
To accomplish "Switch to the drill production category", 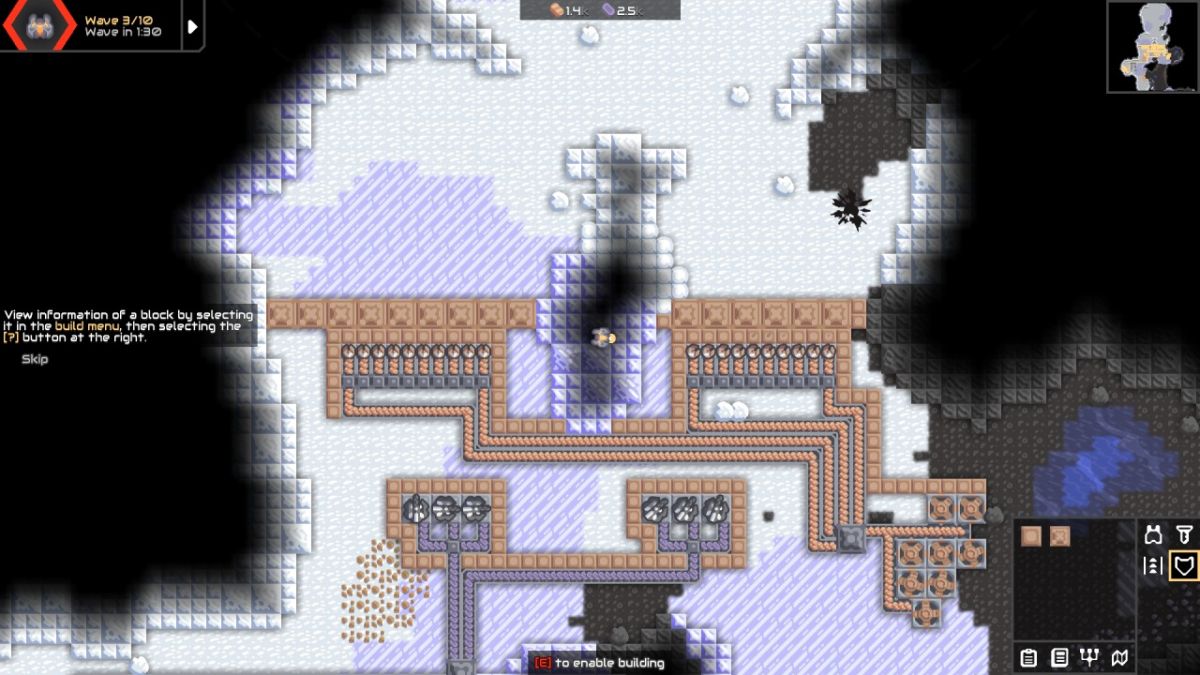I will 1185,535.
